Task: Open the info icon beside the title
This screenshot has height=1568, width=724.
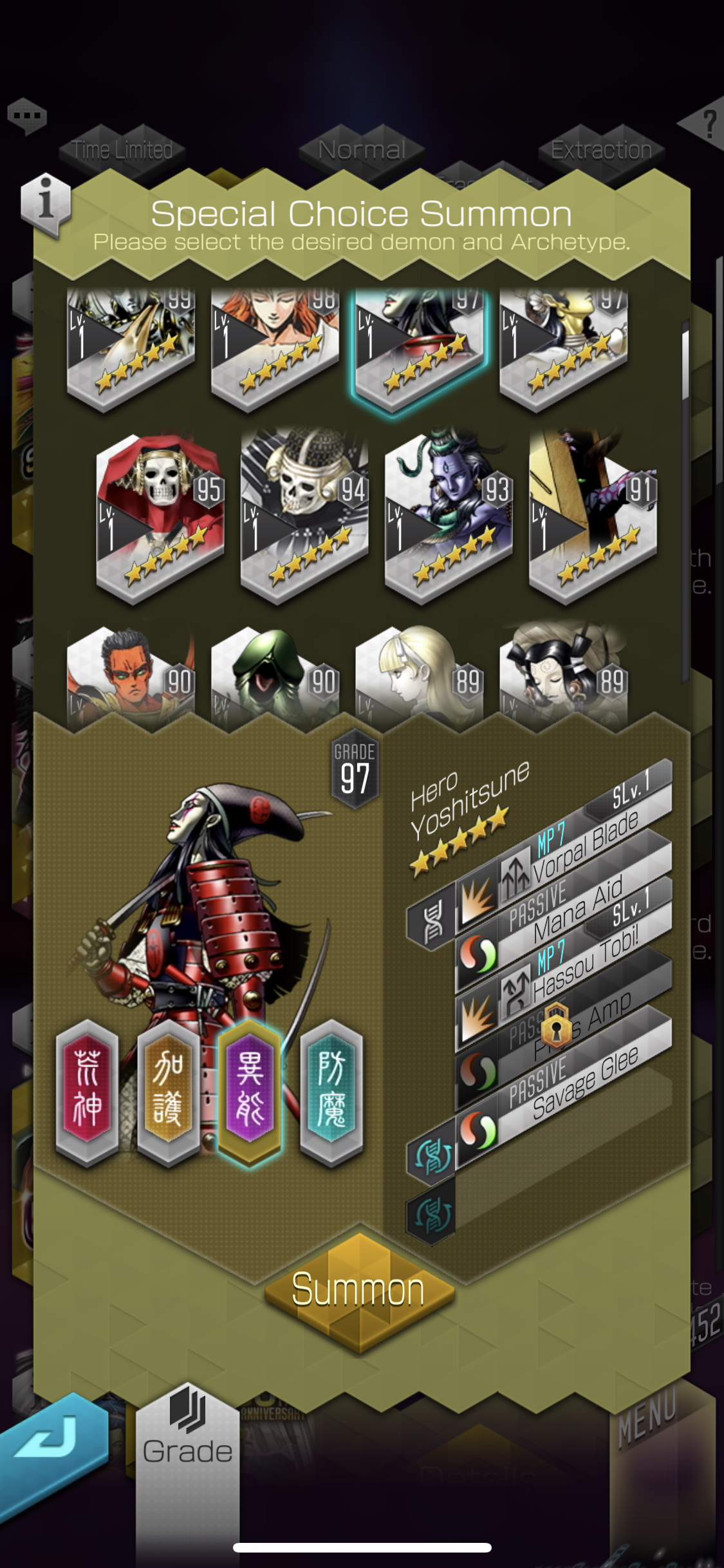Action: (x=45, y=201)
